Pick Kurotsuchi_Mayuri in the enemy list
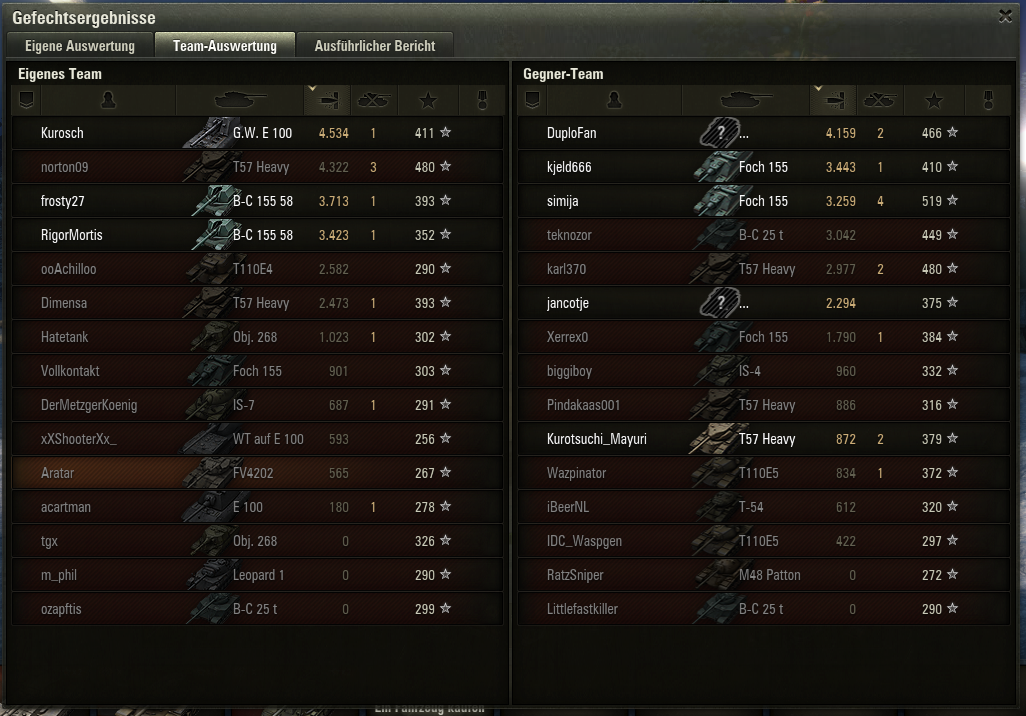1026x716 pixels. [597, 439]
